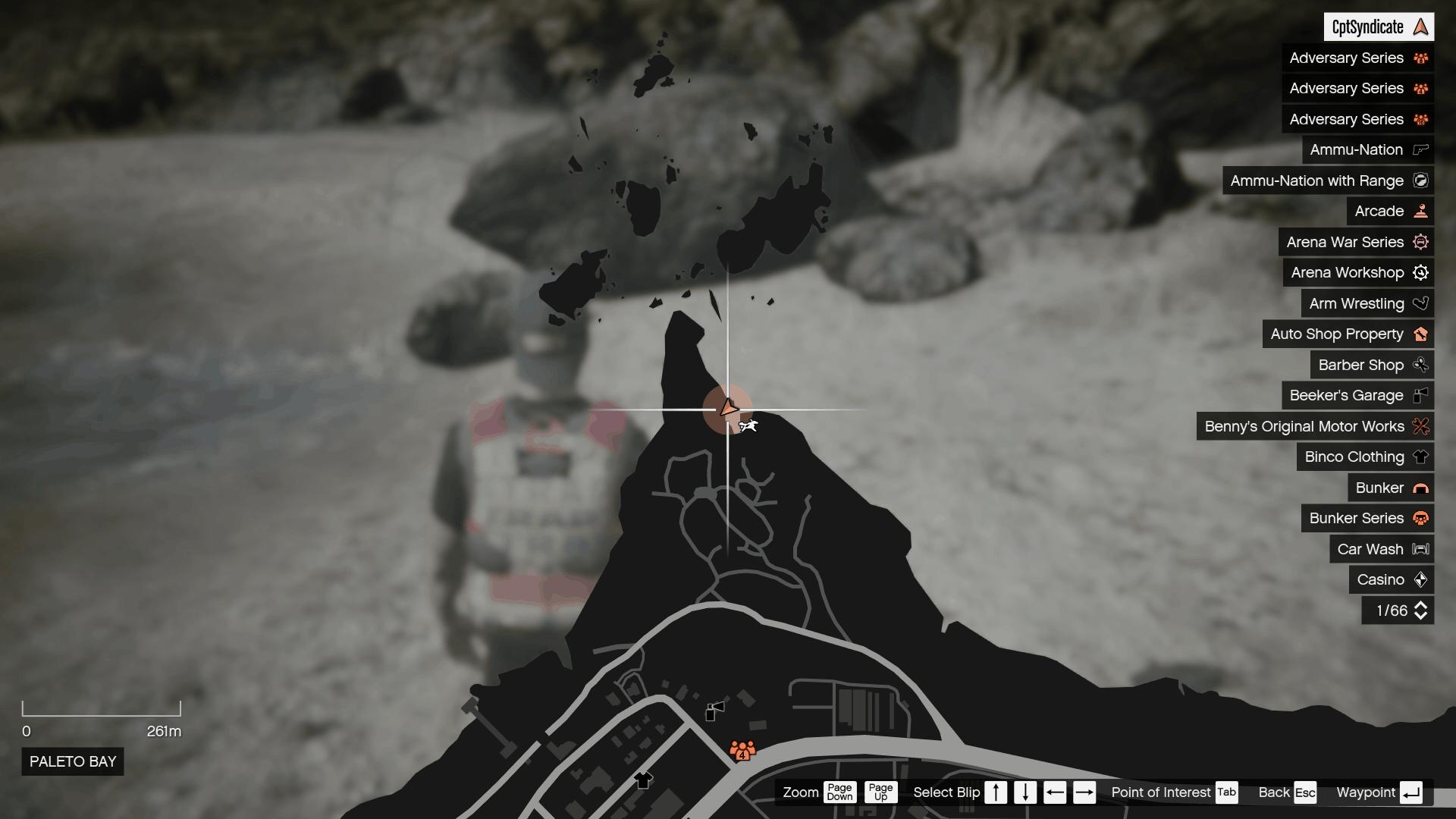Toggle the Bunker blip visibility
The width and height of the screenshot is (1456, 819).
1420,488
